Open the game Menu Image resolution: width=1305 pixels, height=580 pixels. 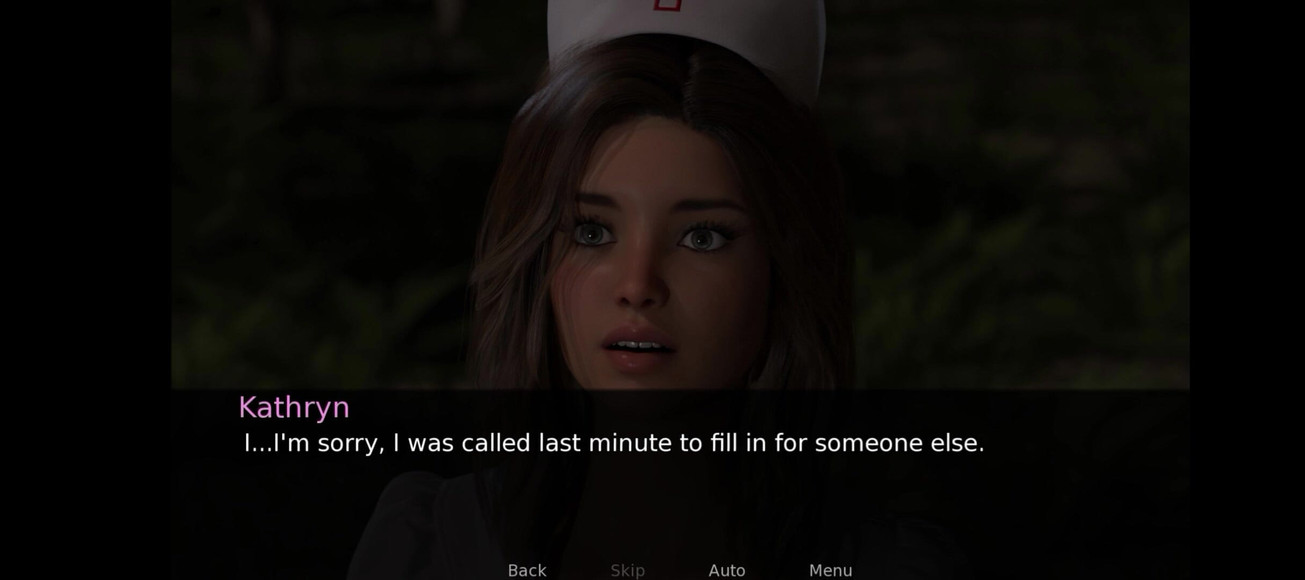click(830, 570)
